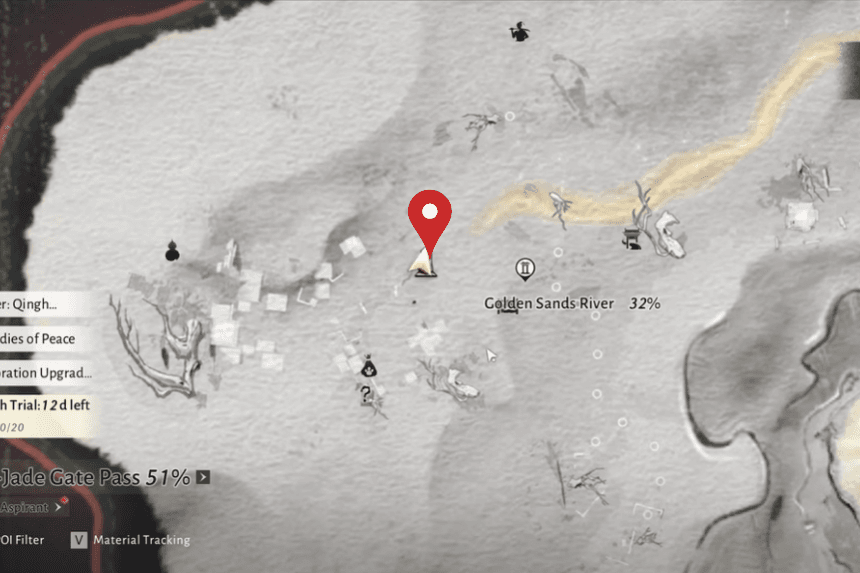Open the Exploration Upgrade tracker entry
860x573 pixels.
tap(46, 372)
